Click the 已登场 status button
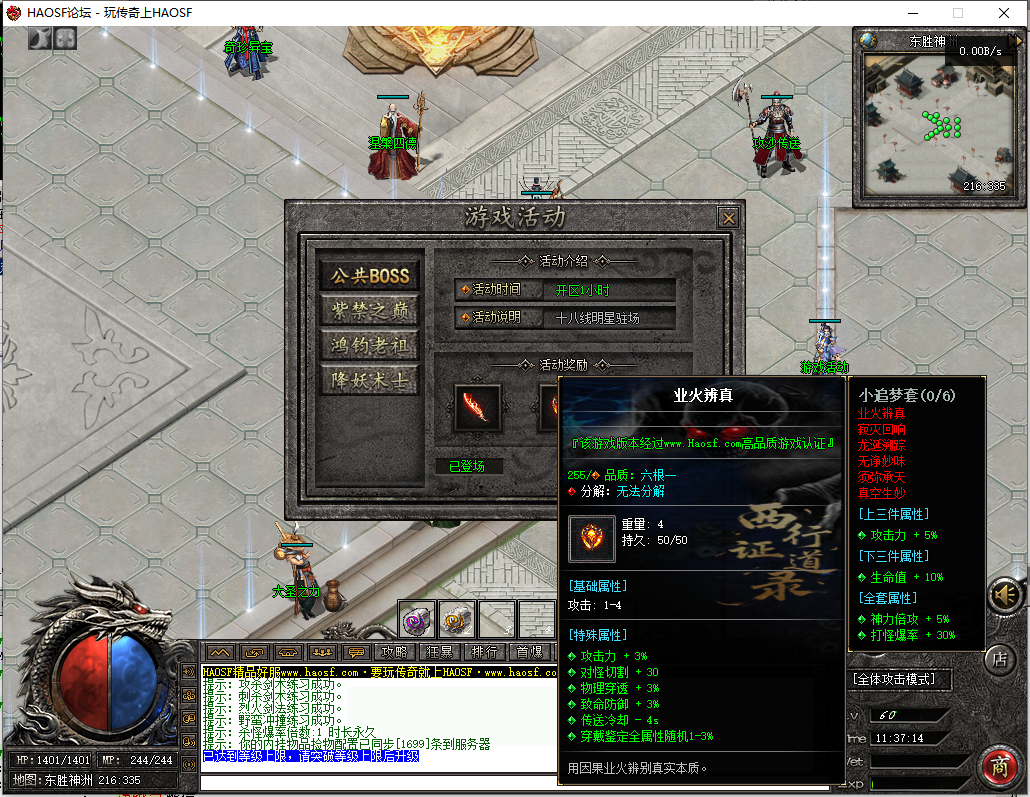The image size is (1030, 797). [468, 466]
